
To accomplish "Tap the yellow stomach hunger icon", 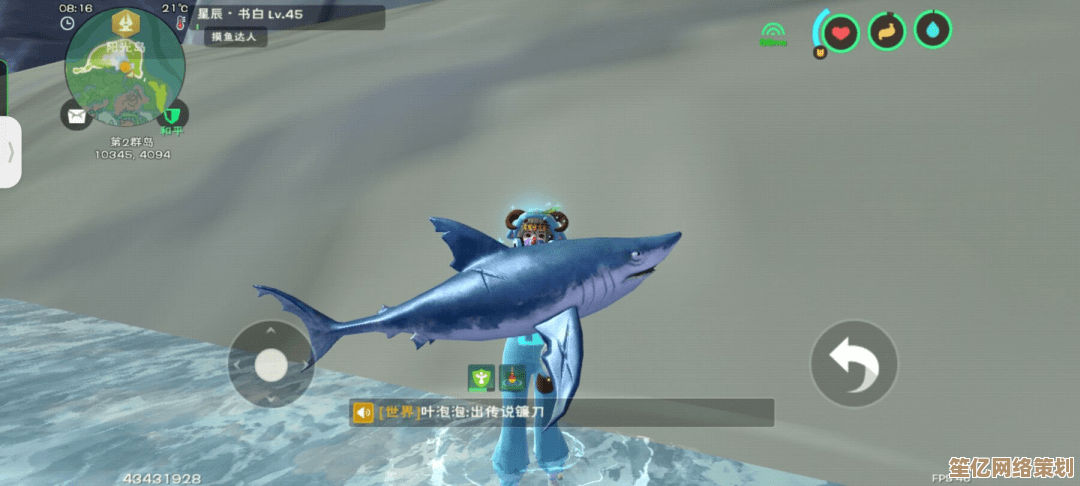I will click(886, 31).
